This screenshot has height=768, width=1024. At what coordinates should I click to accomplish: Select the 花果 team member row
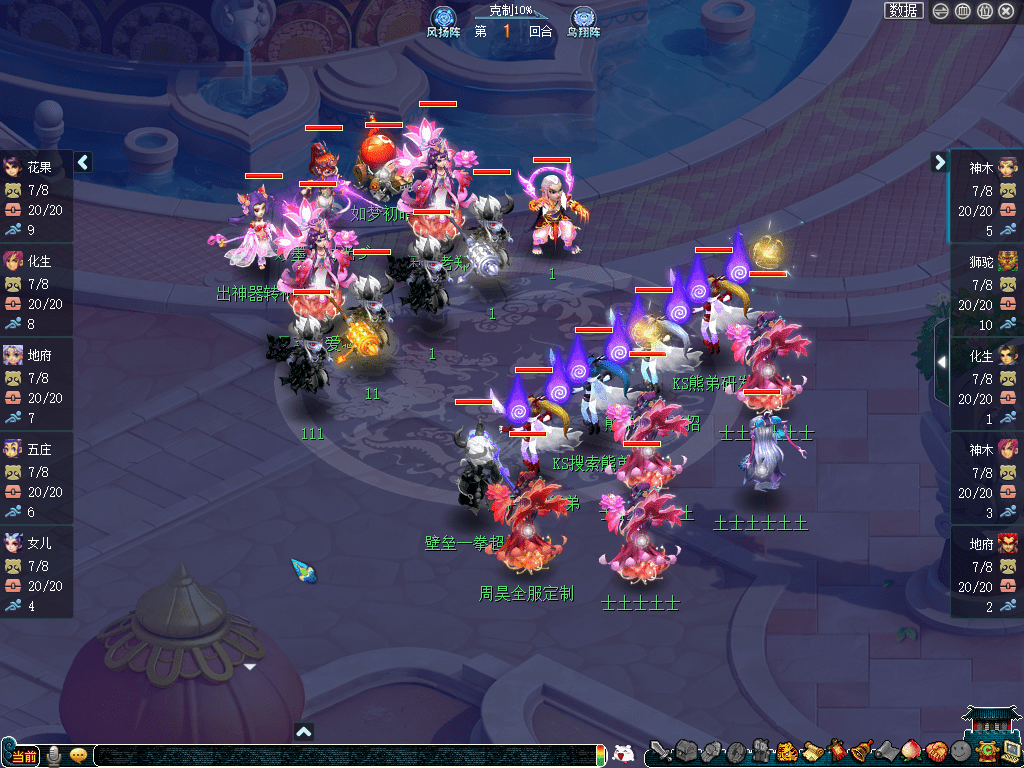click(36, 197)
